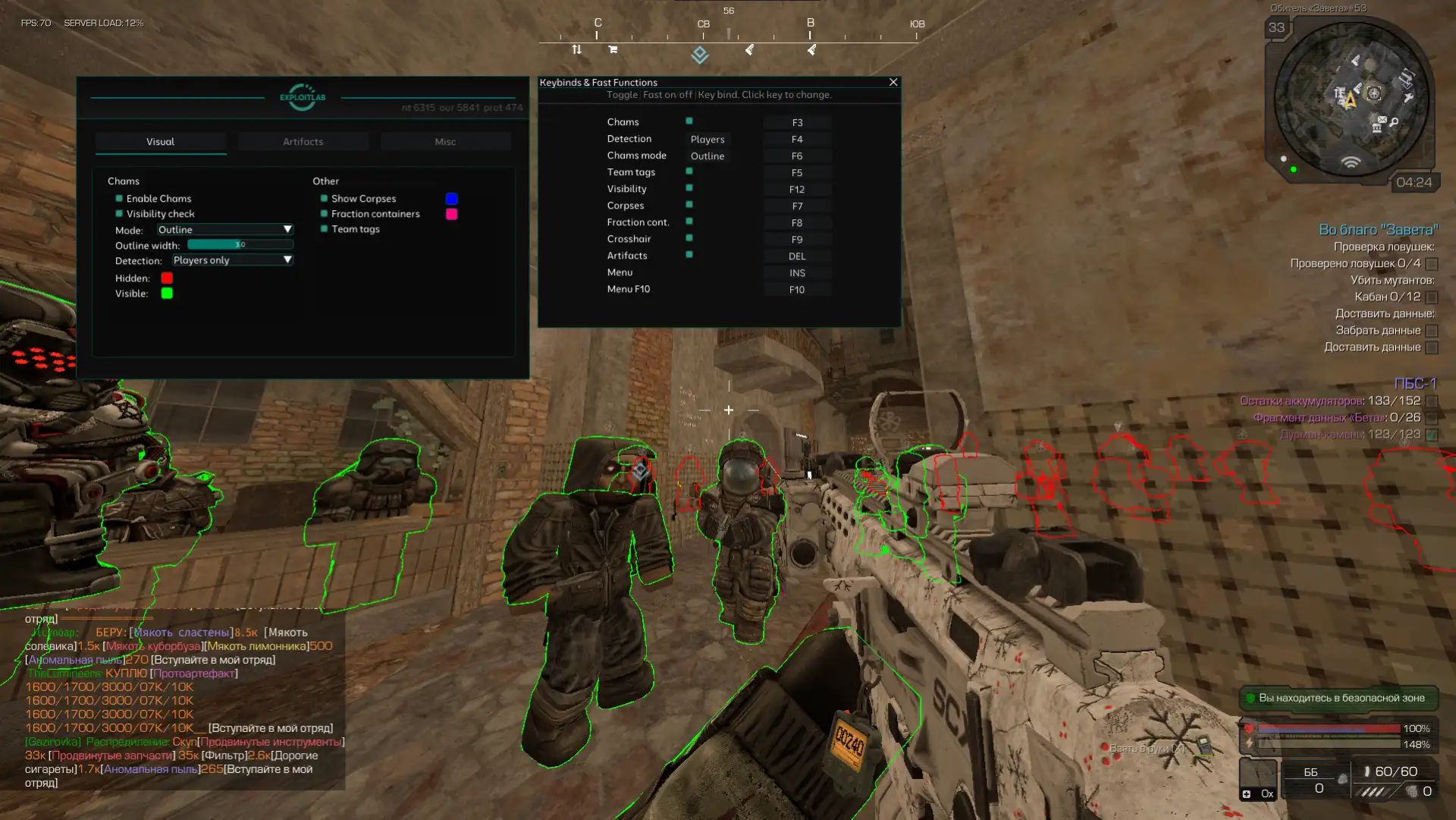Toggle the "Забрать данные" objective checkbox

click(x=1432, y=331)
